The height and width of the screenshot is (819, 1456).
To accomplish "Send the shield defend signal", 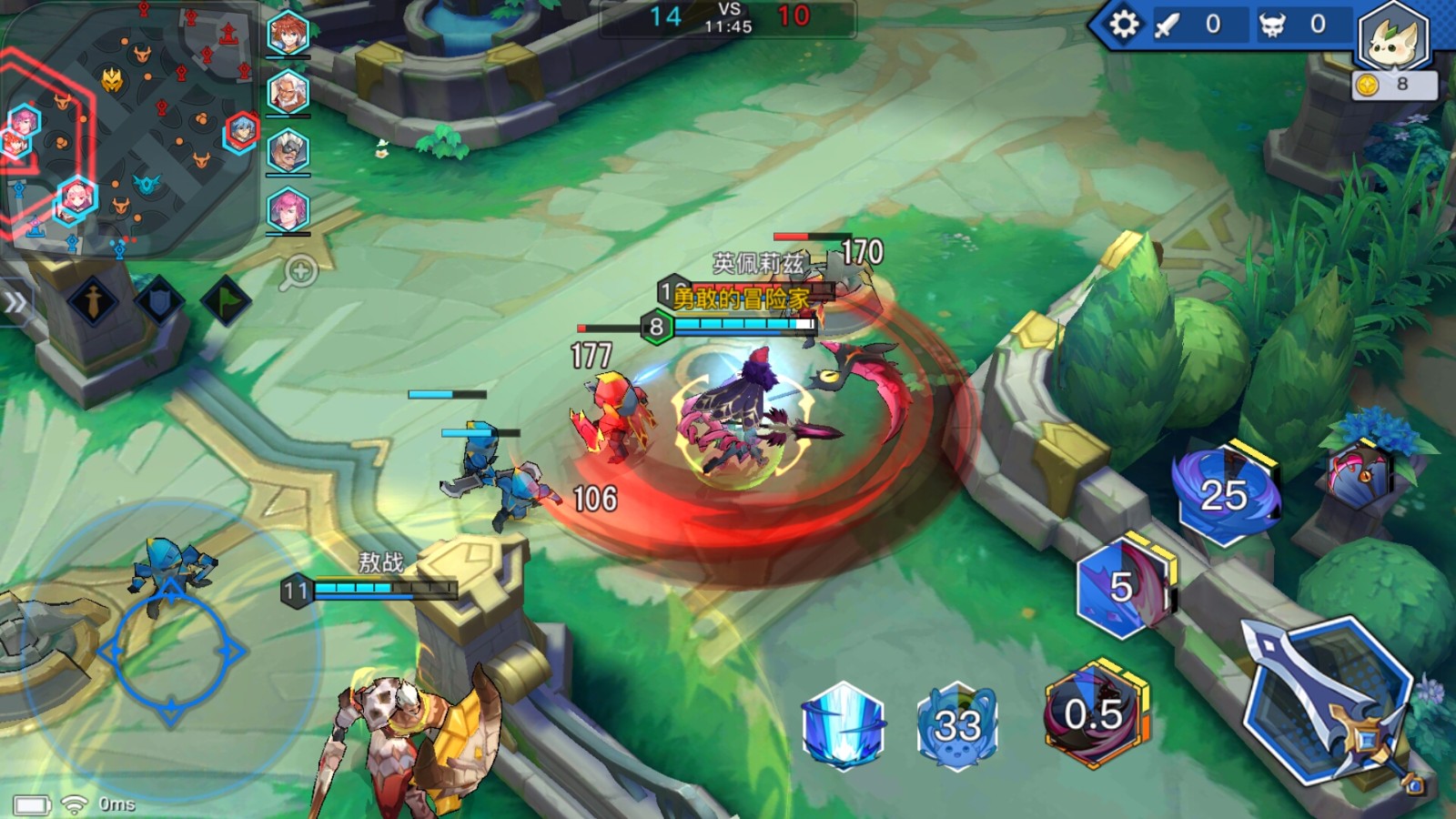I will click(x=159, y=302).
